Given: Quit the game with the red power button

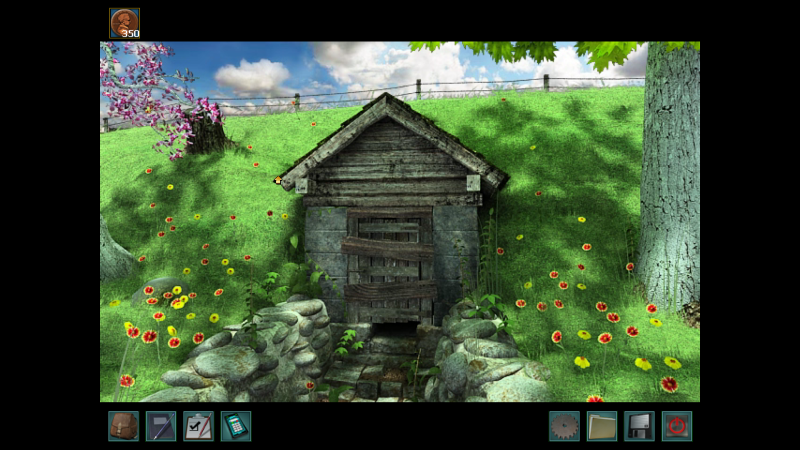Looking at the screenshot, I should pyautogui.click(x=677, y=426).
